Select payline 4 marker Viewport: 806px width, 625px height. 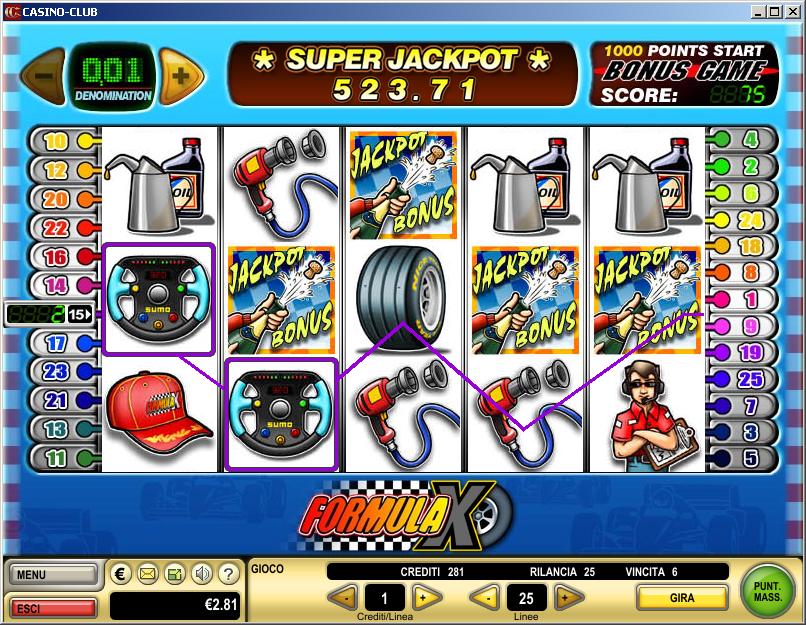(x=750, y=140)
